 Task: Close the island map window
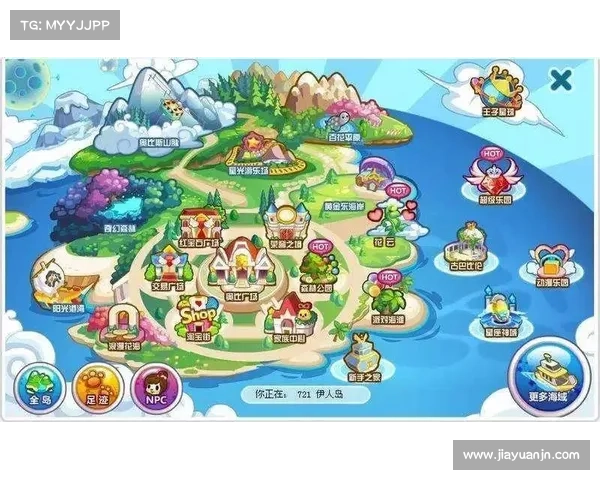(561, 80)
